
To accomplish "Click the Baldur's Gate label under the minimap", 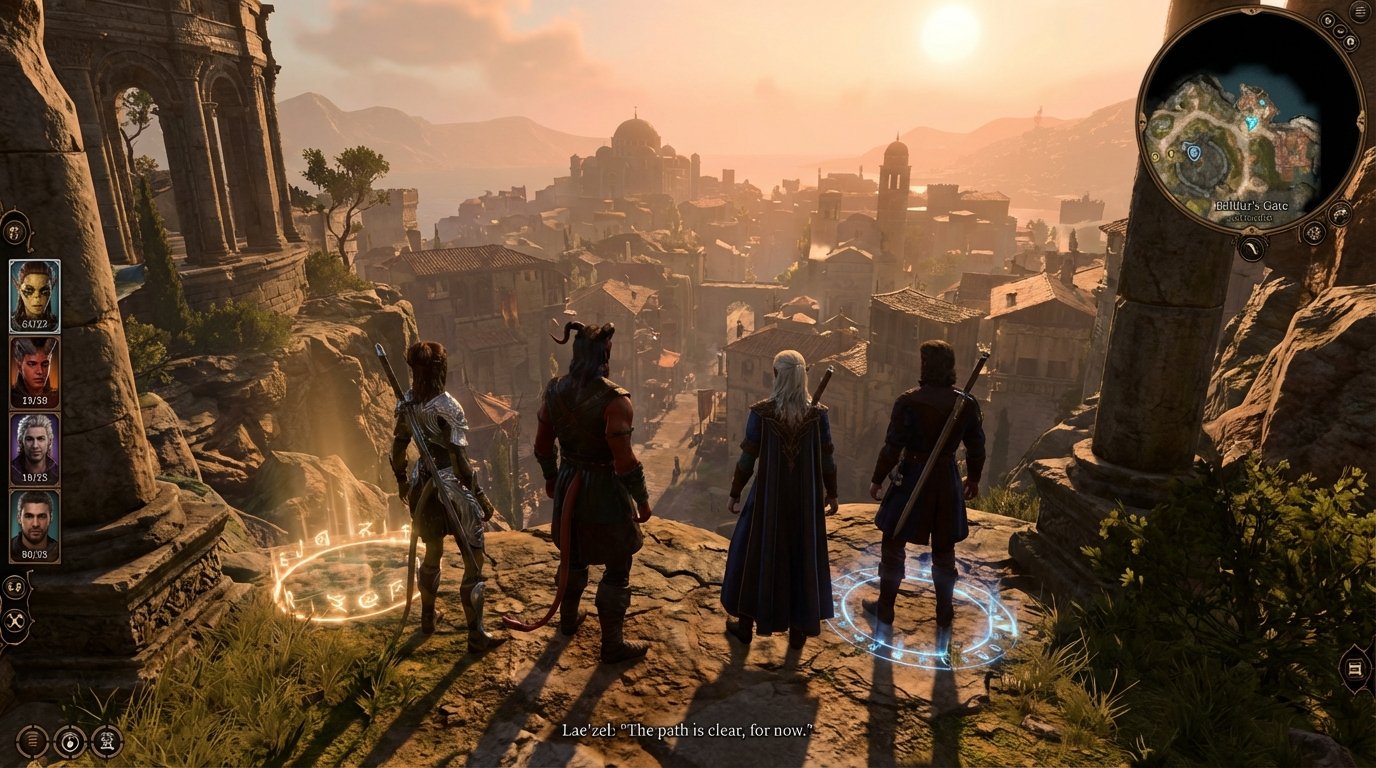I will pyautogui.click(x=1252, y=206).
